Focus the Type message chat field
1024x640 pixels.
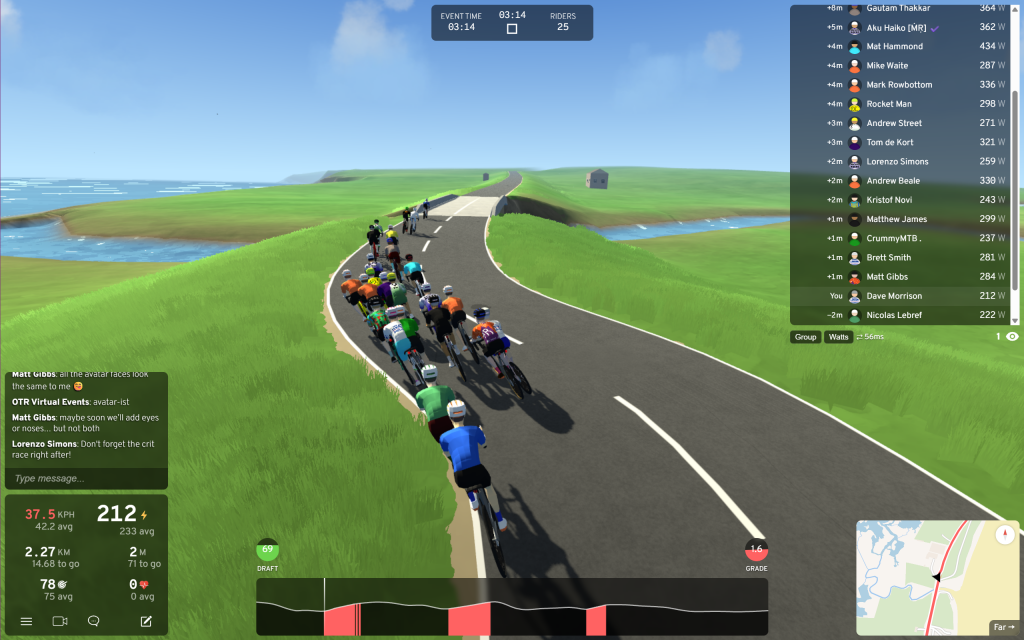[x=85, y=478]
